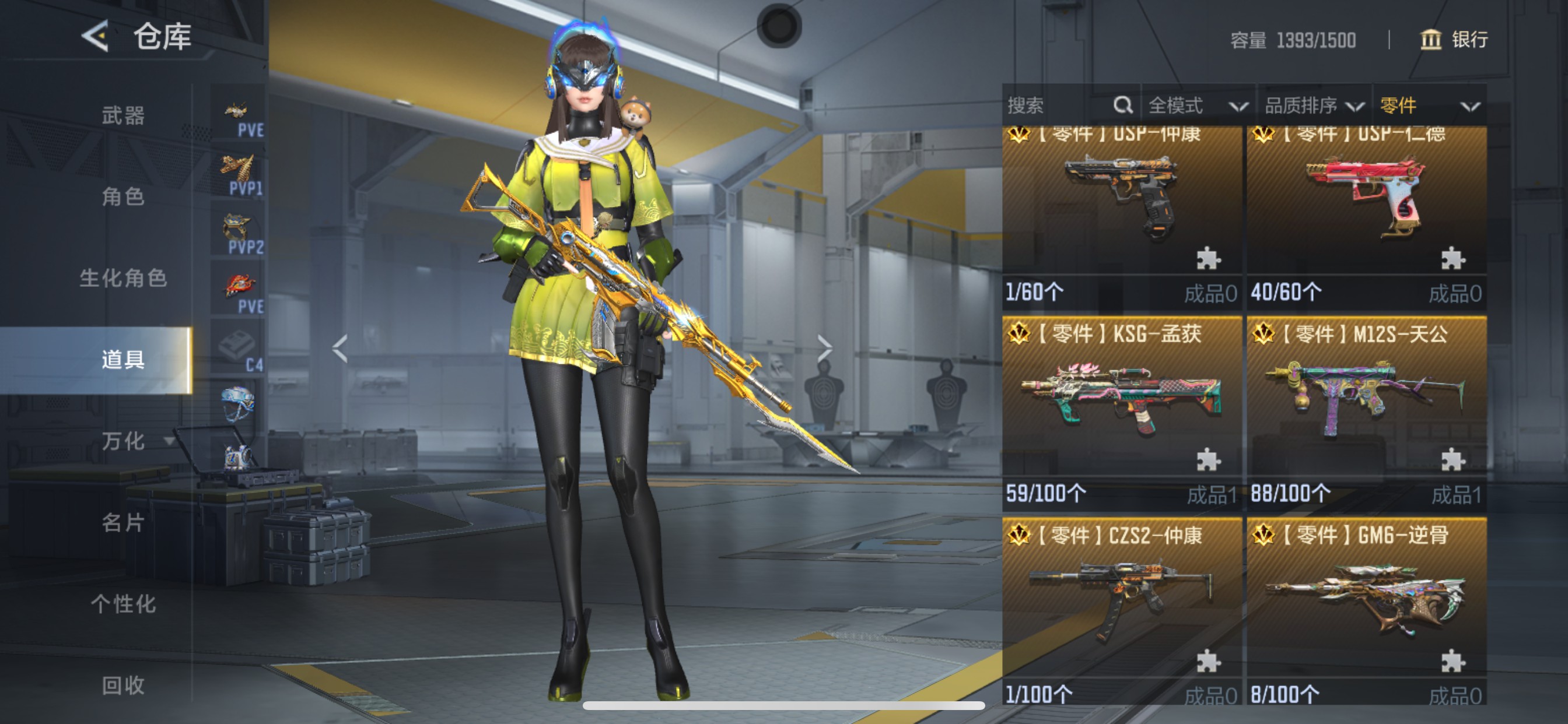Rotate character preview with right arrow

coord(824,349)
